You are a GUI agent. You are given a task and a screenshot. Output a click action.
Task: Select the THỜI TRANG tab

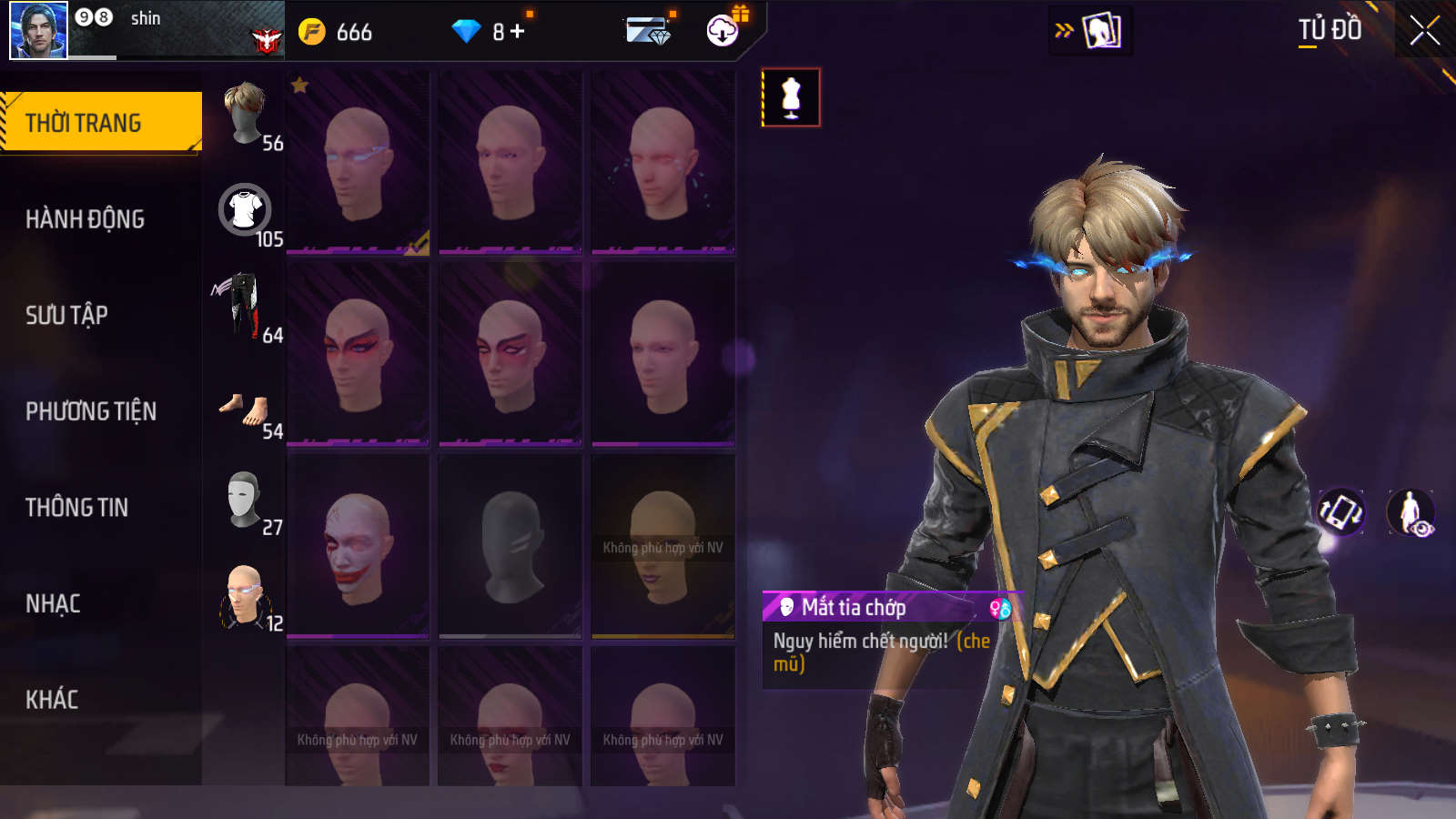(100, 122)
